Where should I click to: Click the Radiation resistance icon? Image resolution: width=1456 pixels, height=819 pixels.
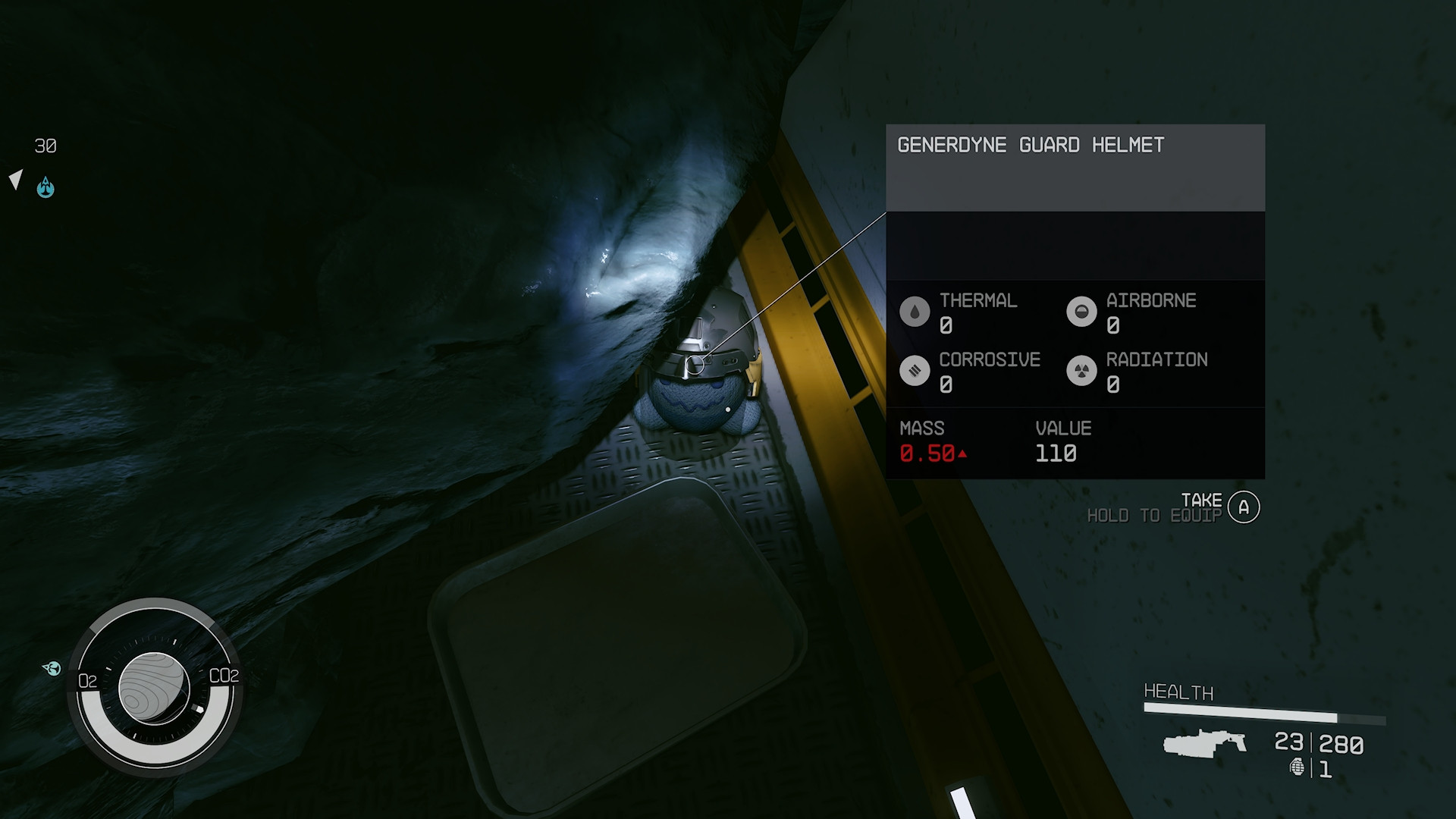coord(1081,371)
